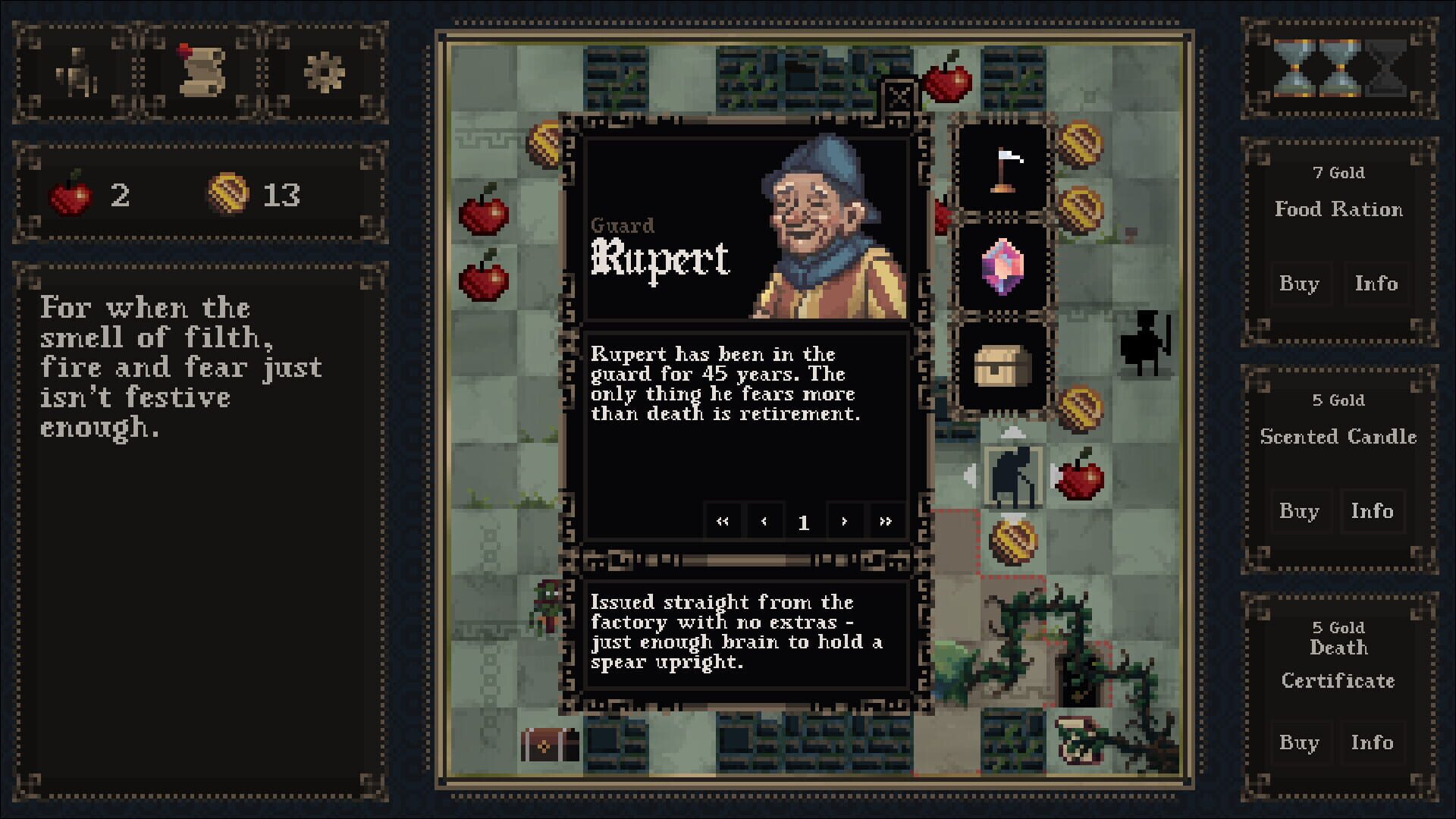Close the Rupert guard card
The width and height of the screenshot is (1456, 819).
coord(900,96)
